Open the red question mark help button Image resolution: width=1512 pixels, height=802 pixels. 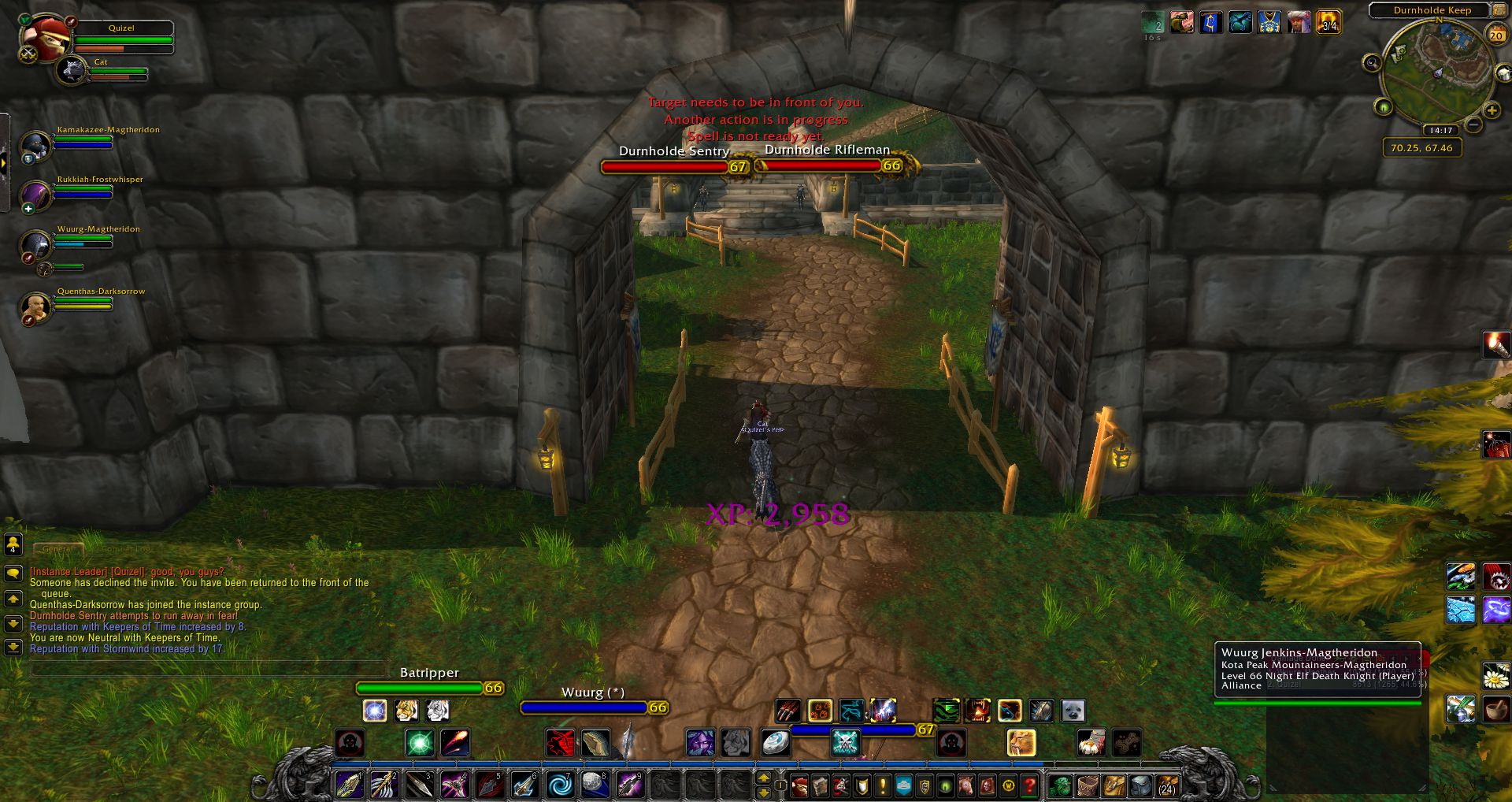coord(1029,785)
